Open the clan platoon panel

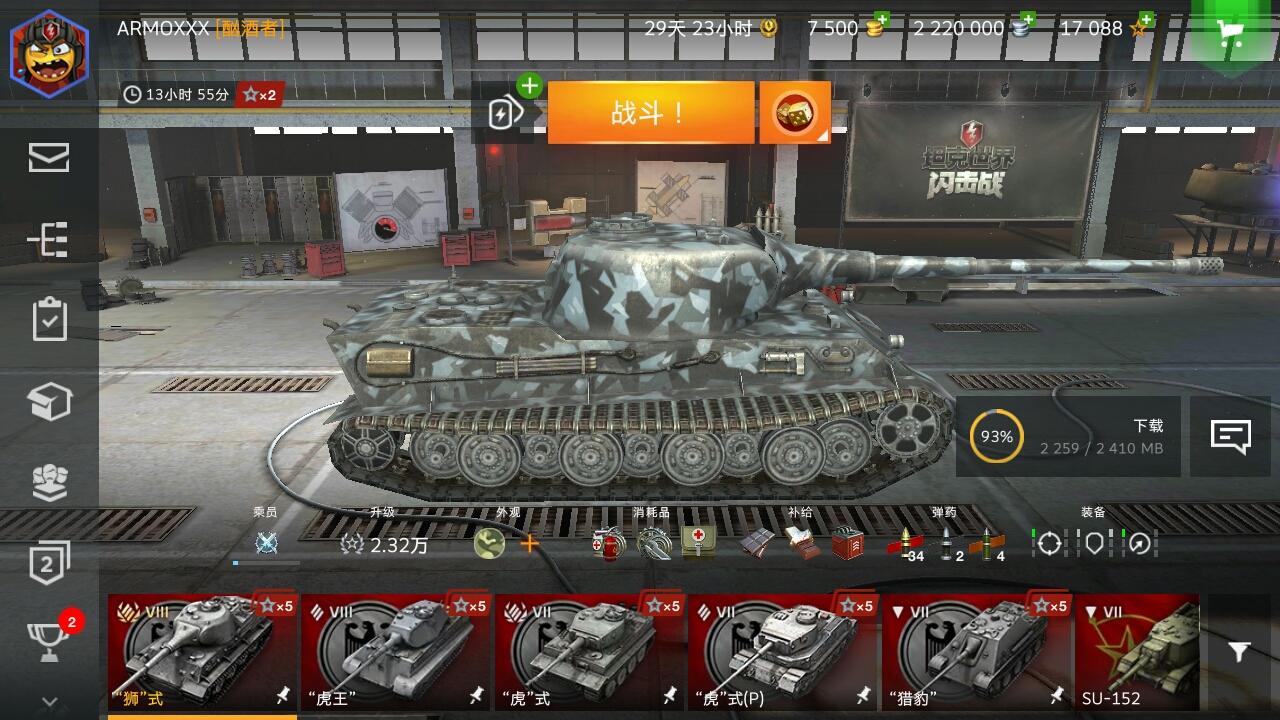(x=50, y=483)
